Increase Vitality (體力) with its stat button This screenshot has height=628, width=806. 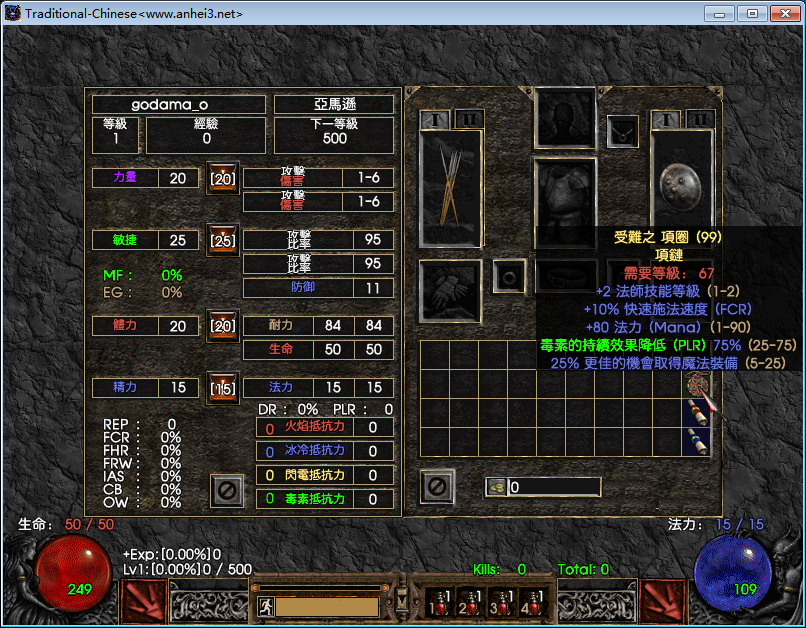click(222, 326)
